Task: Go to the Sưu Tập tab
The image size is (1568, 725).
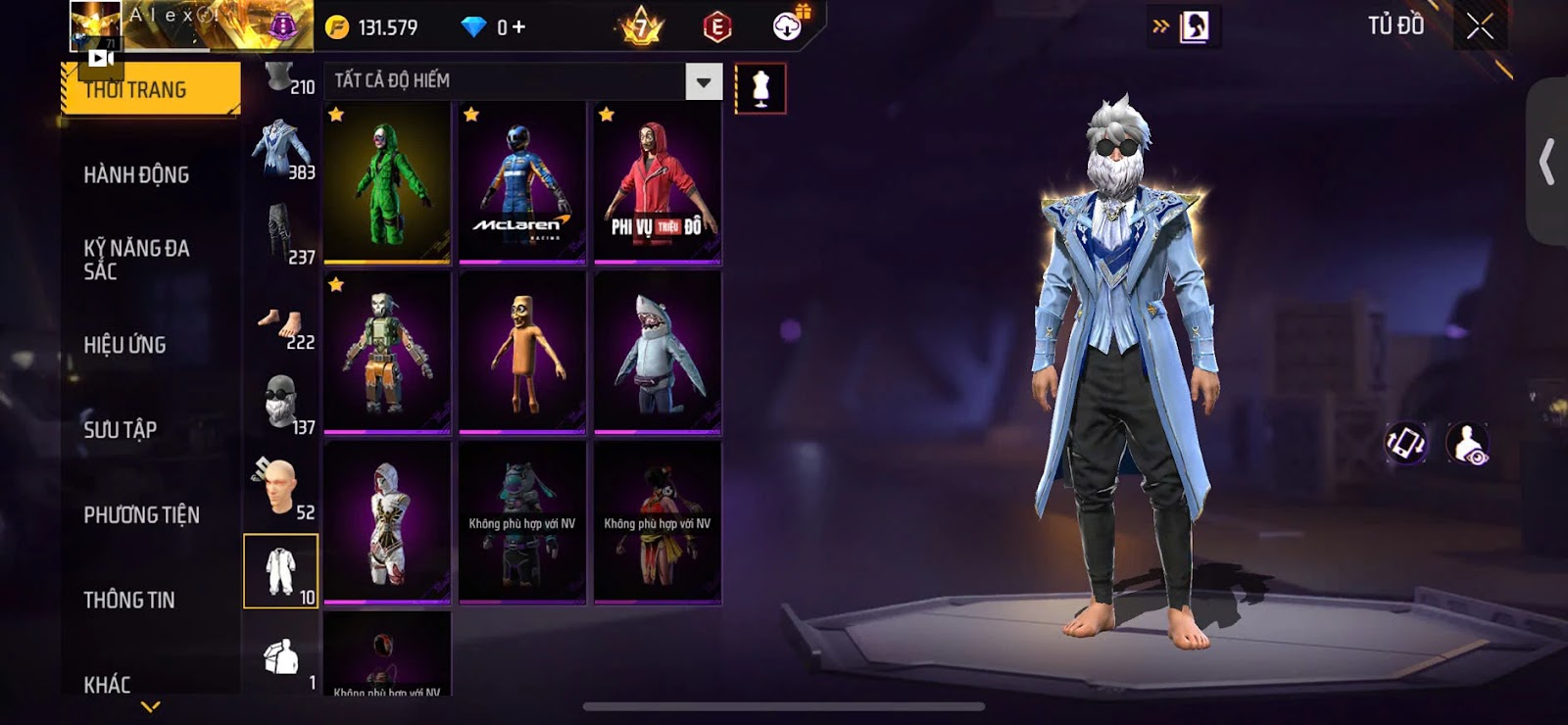Action: (120, 429)
